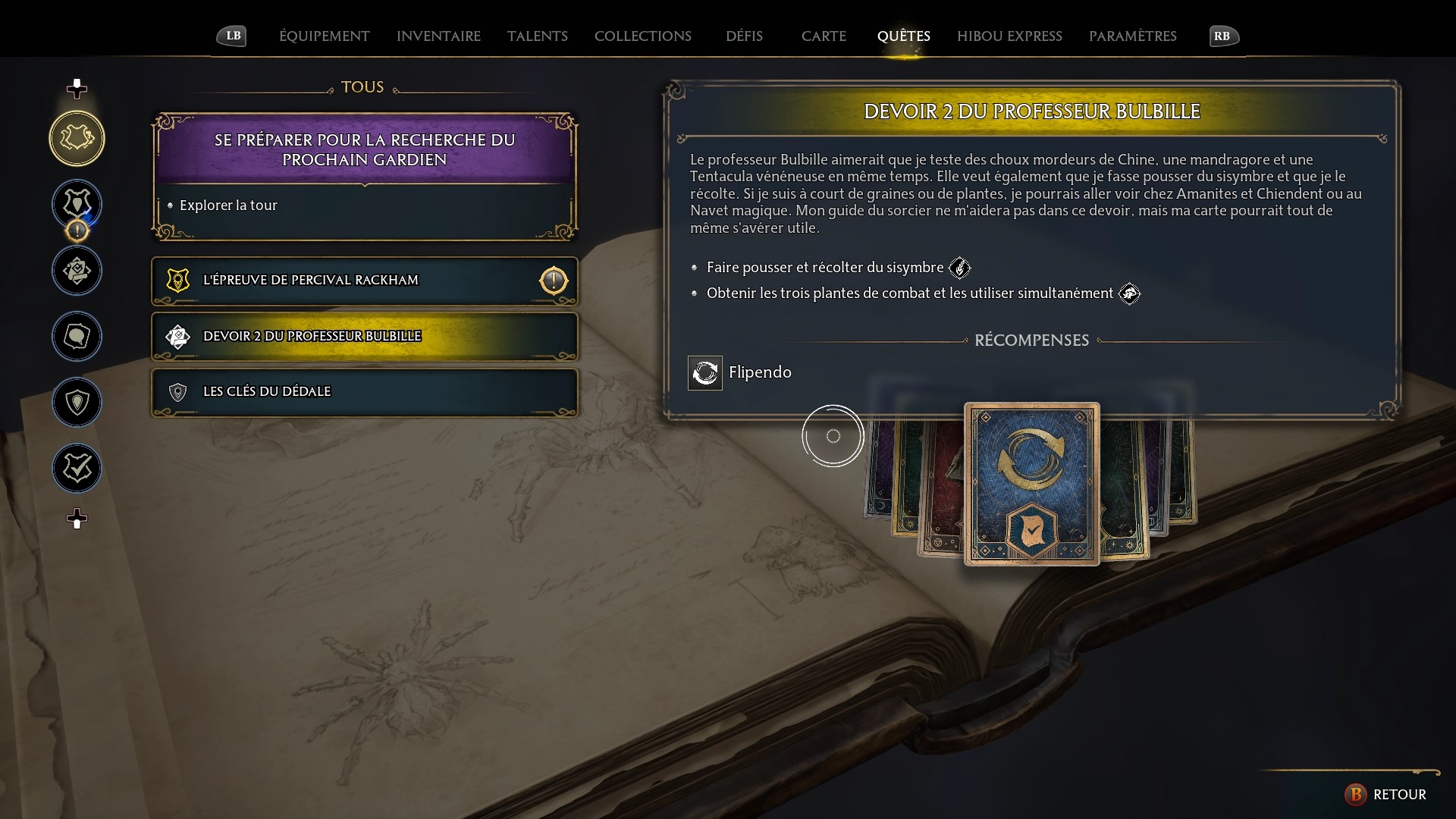This screenshot has width=1456, height=819.
Task: Select the assignments shield filter icon
Action: click(x=77, y=403)
